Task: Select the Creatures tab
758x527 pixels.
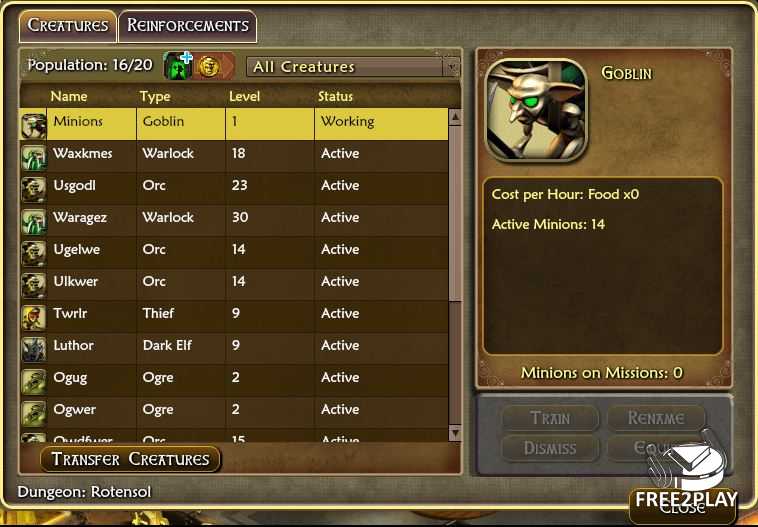Action: pyautogui.click(x=68, y=26)
